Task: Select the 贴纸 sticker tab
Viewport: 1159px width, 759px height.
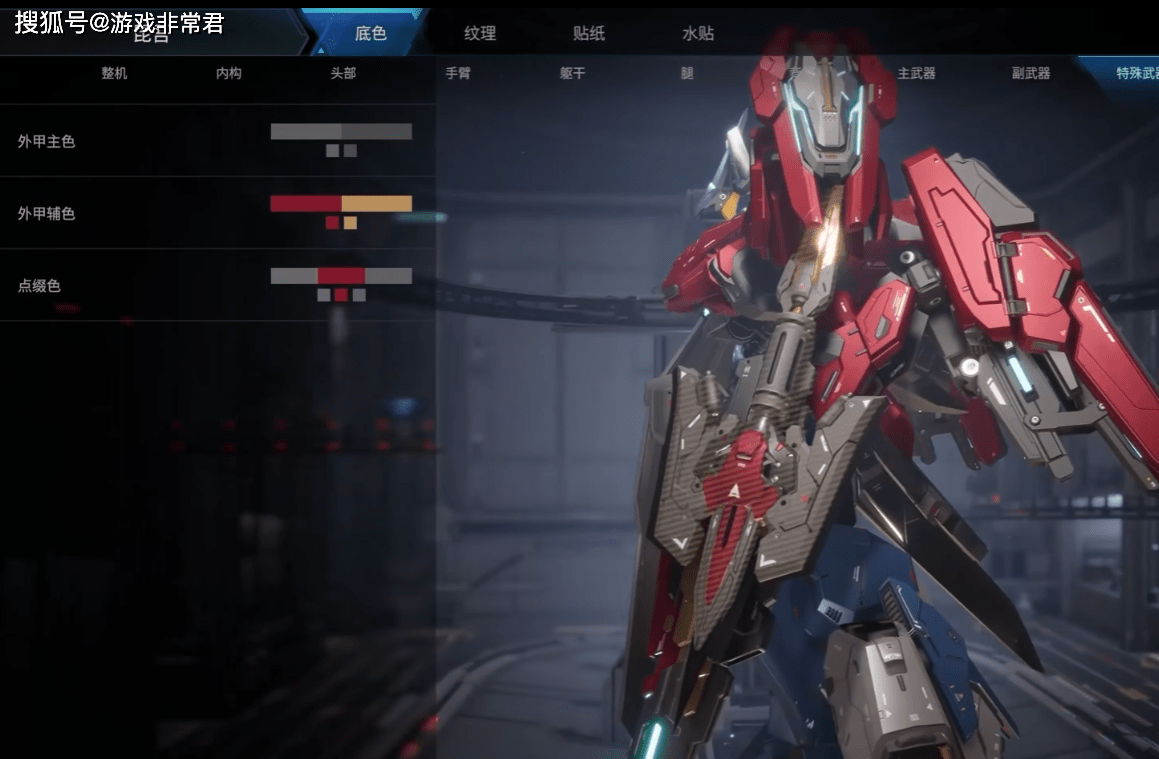Action: tap(589, 33)
